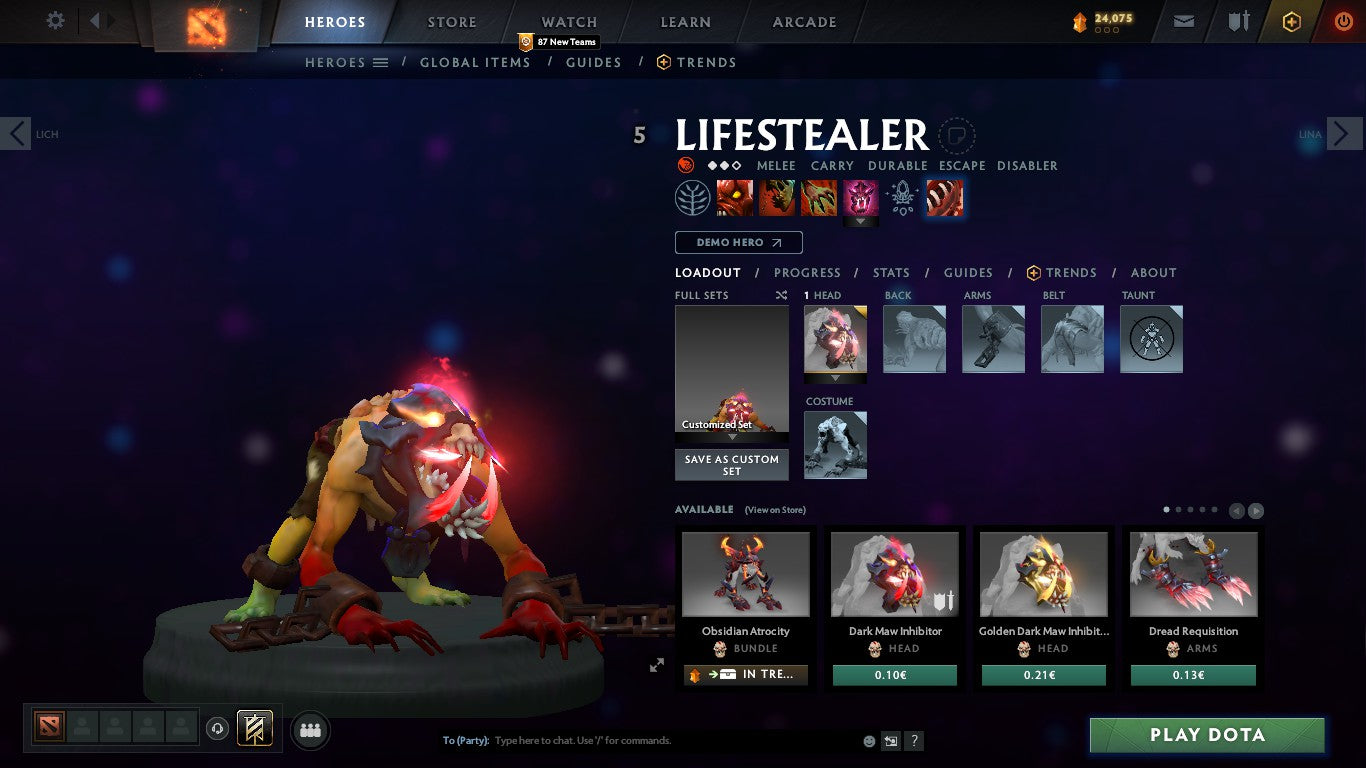Expand the ability details chevron under Open Wounds
The height and width of the screenshot is (768, 1366).
click(861, 218)
